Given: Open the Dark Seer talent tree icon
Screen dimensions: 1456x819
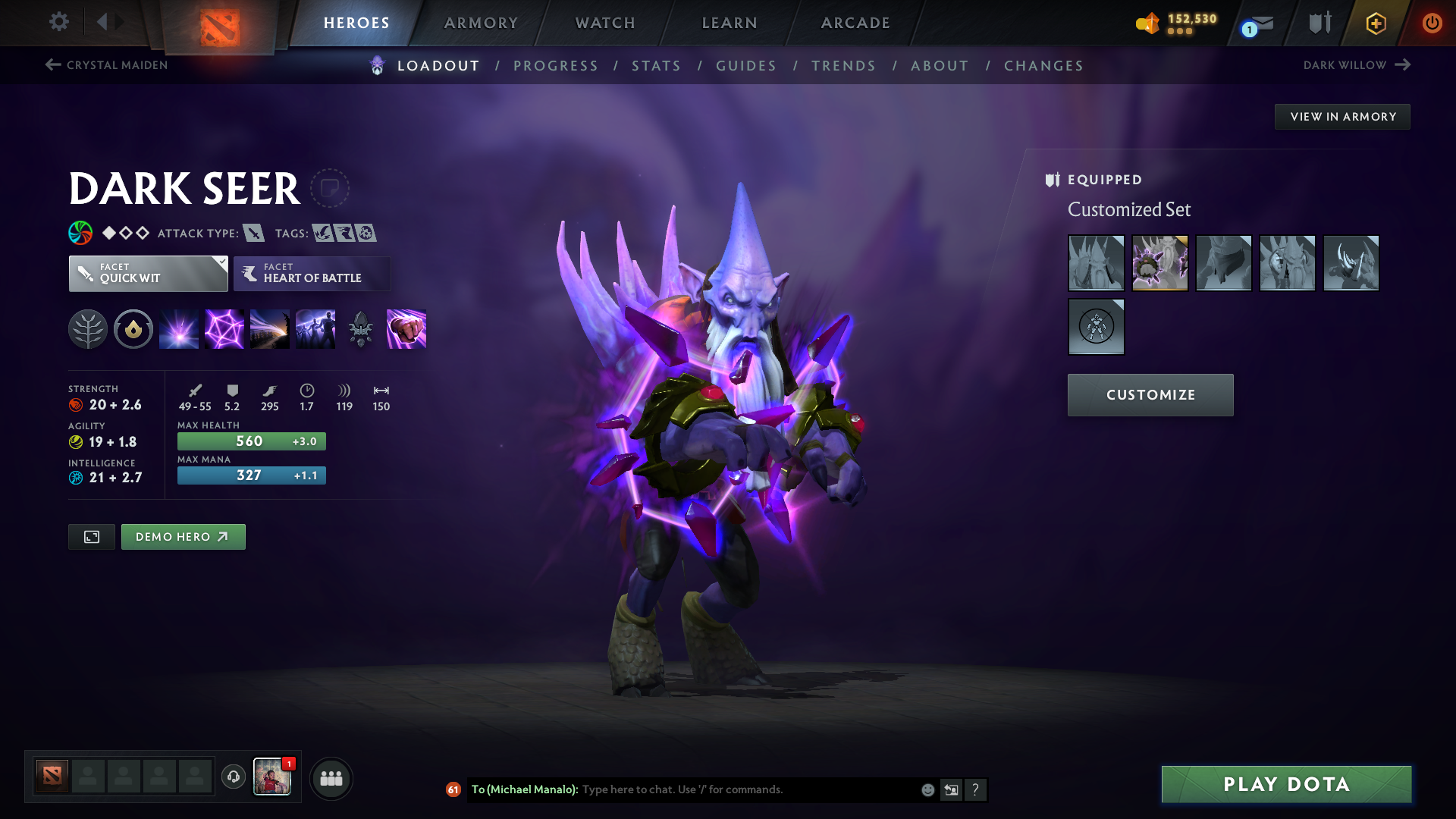Looking at the screenshot, I should click(88, 328).
